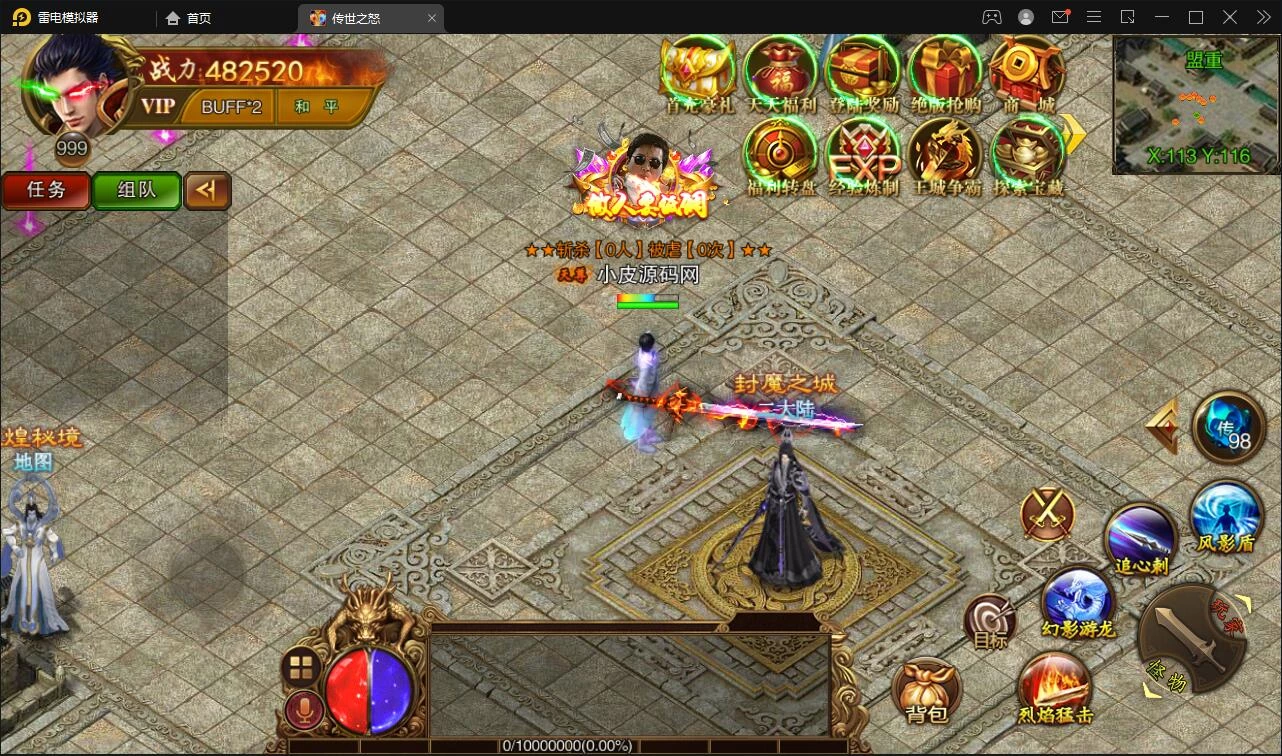Use the 幻影游龙 dragon skill
1282x756 pixels.
coord(1077,600)
